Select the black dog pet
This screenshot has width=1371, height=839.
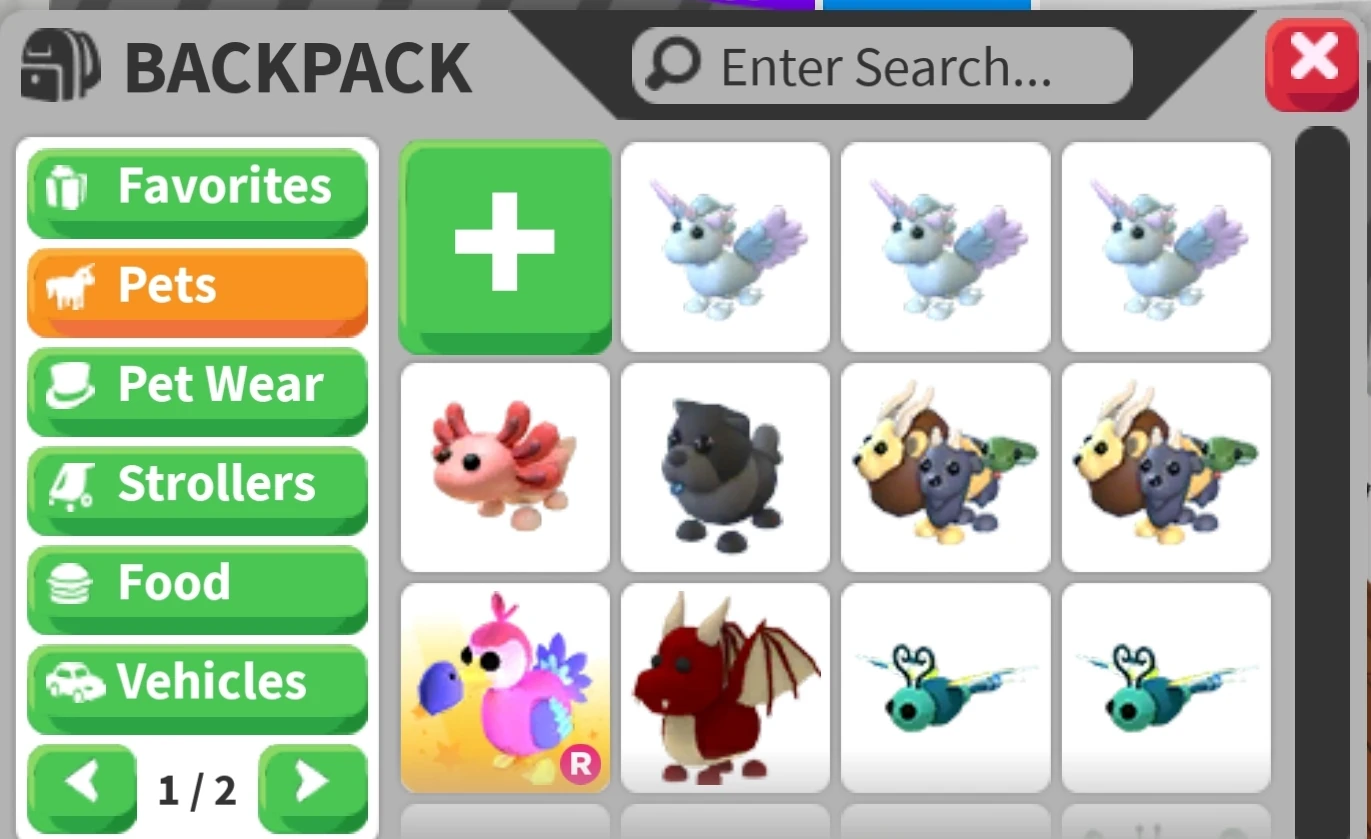725,468
